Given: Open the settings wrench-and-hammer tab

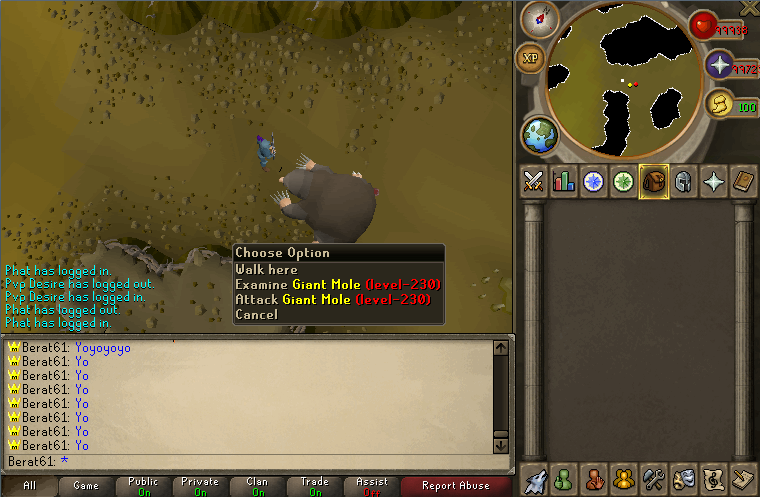Looking at the screenshot, I should point(654,477).
